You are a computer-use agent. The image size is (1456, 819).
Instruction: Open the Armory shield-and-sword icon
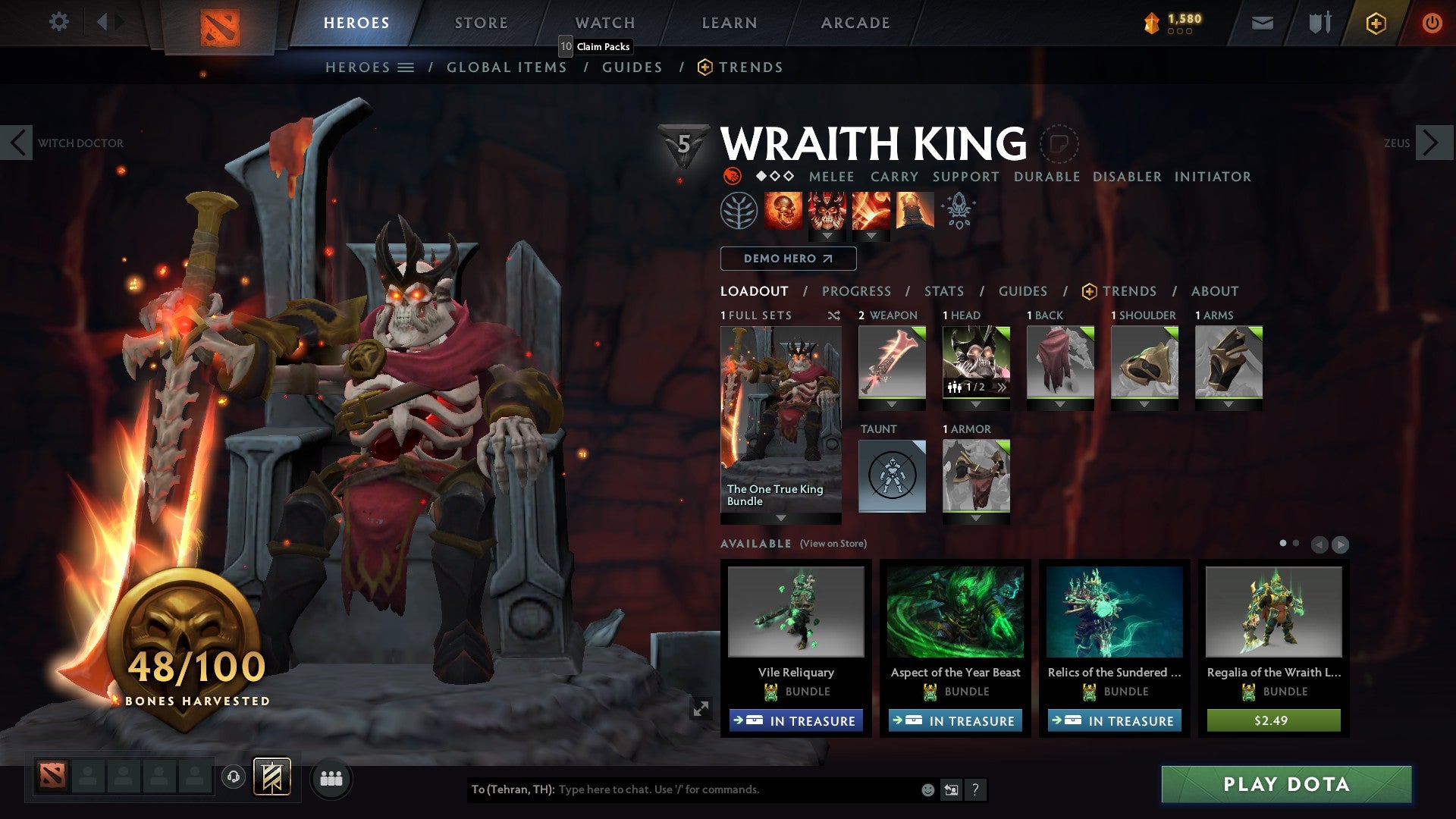coord(1318,23)
